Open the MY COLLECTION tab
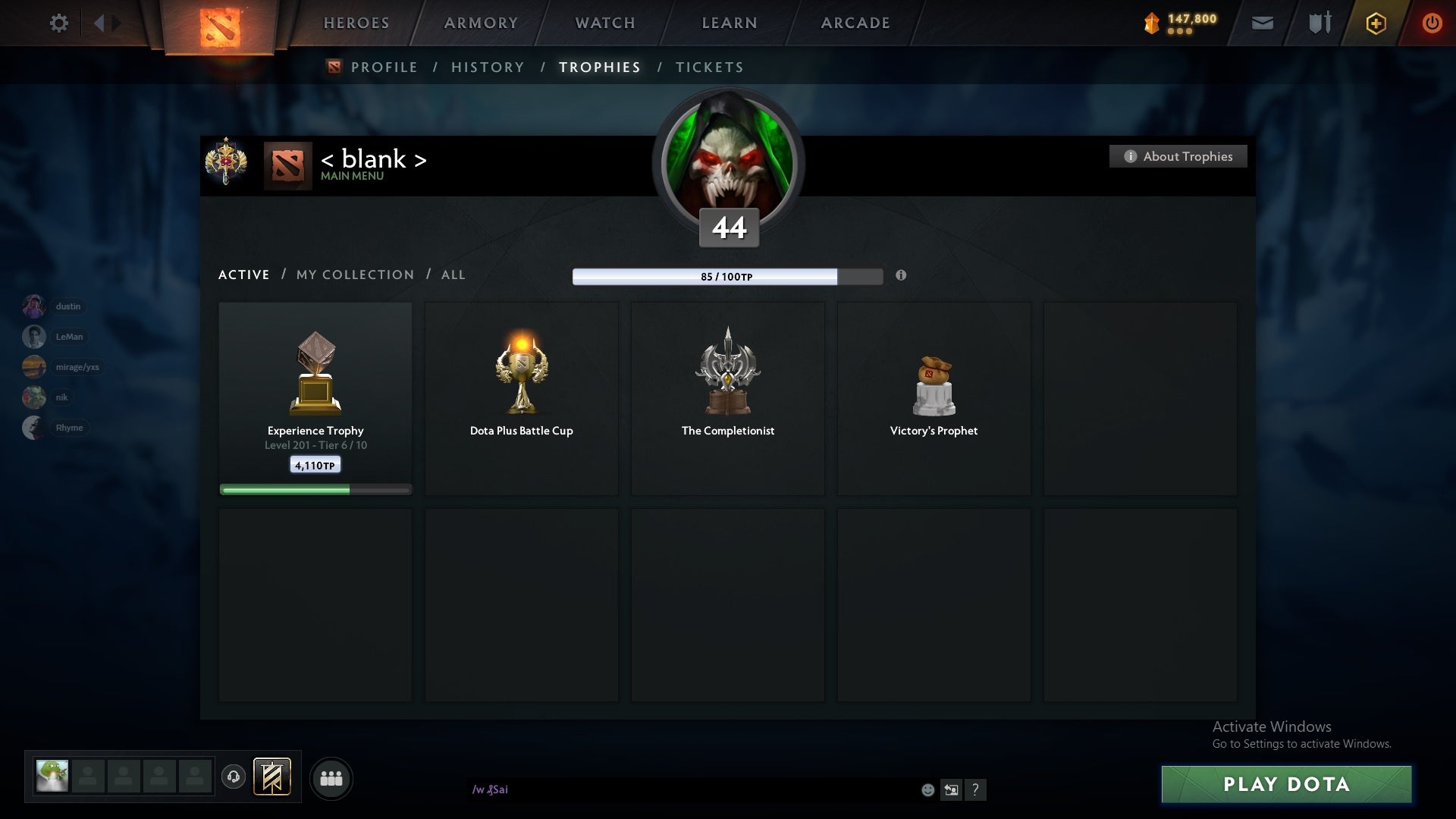Viewport: 1456px width, 819px height. tap(354, 275)
